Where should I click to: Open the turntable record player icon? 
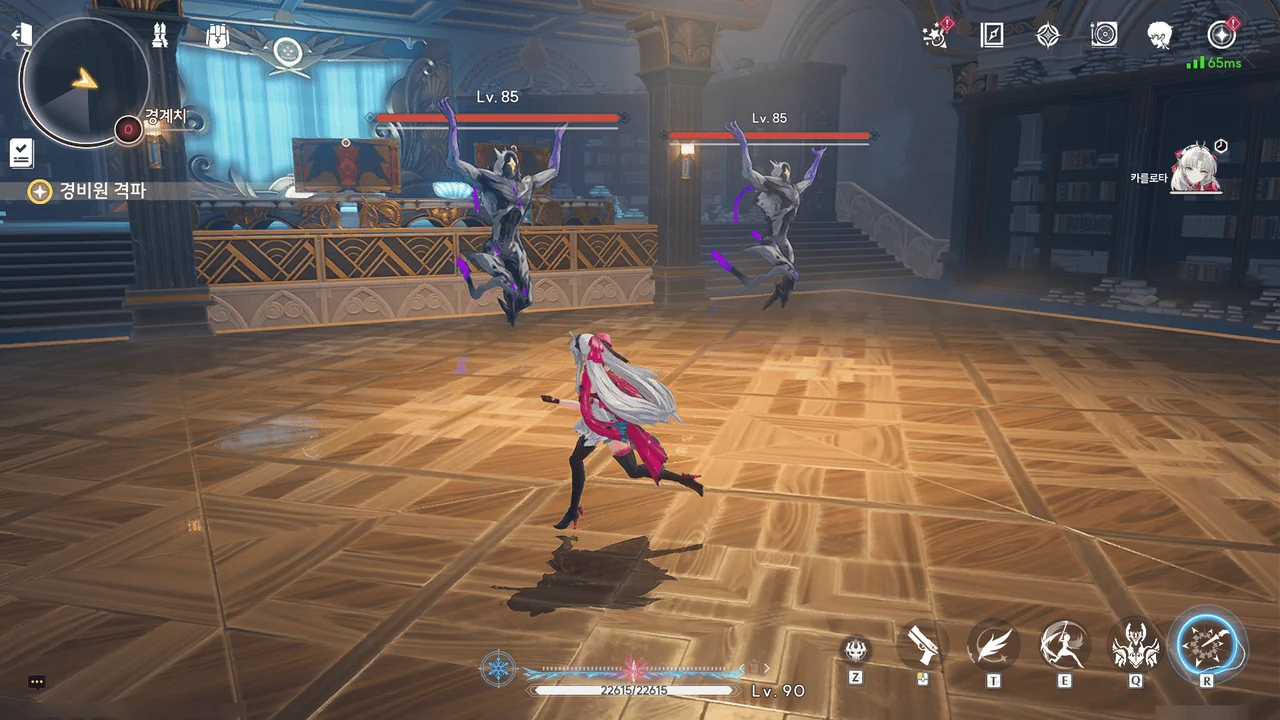[x=1104, y=36]
